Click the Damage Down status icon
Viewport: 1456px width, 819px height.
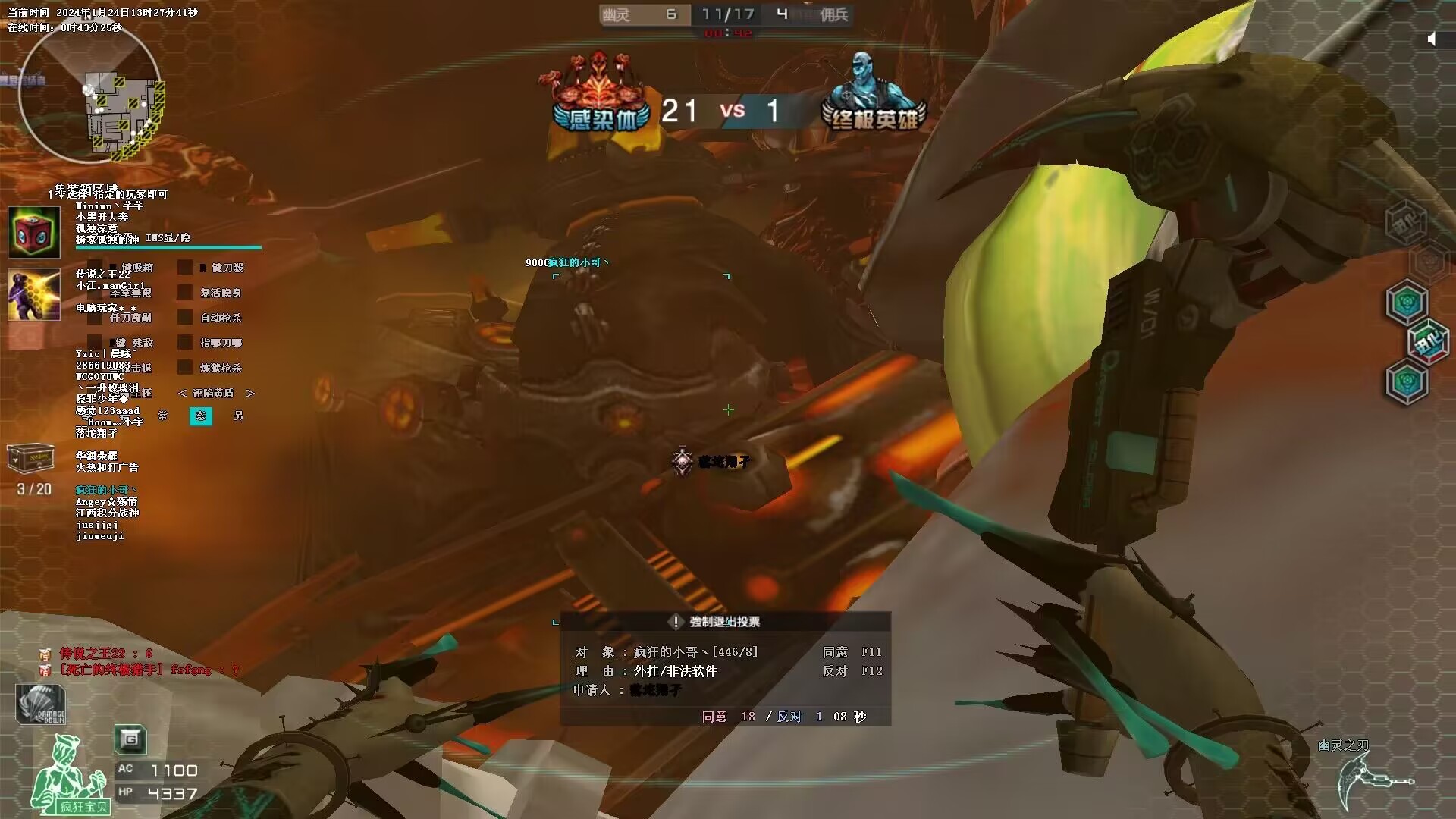click(x=41, y=704)
